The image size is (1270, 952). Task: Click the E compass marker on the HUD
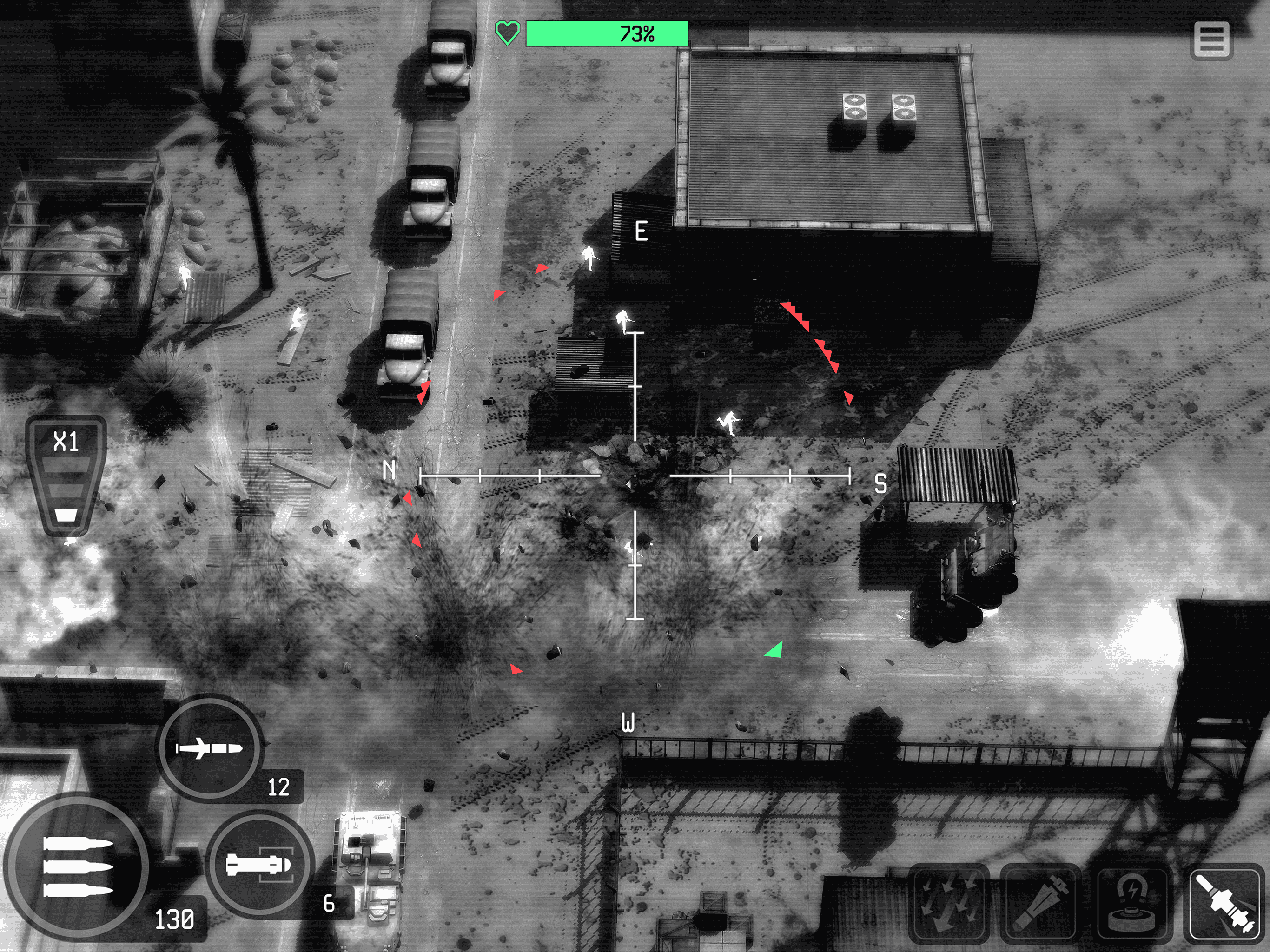point(642,231)
